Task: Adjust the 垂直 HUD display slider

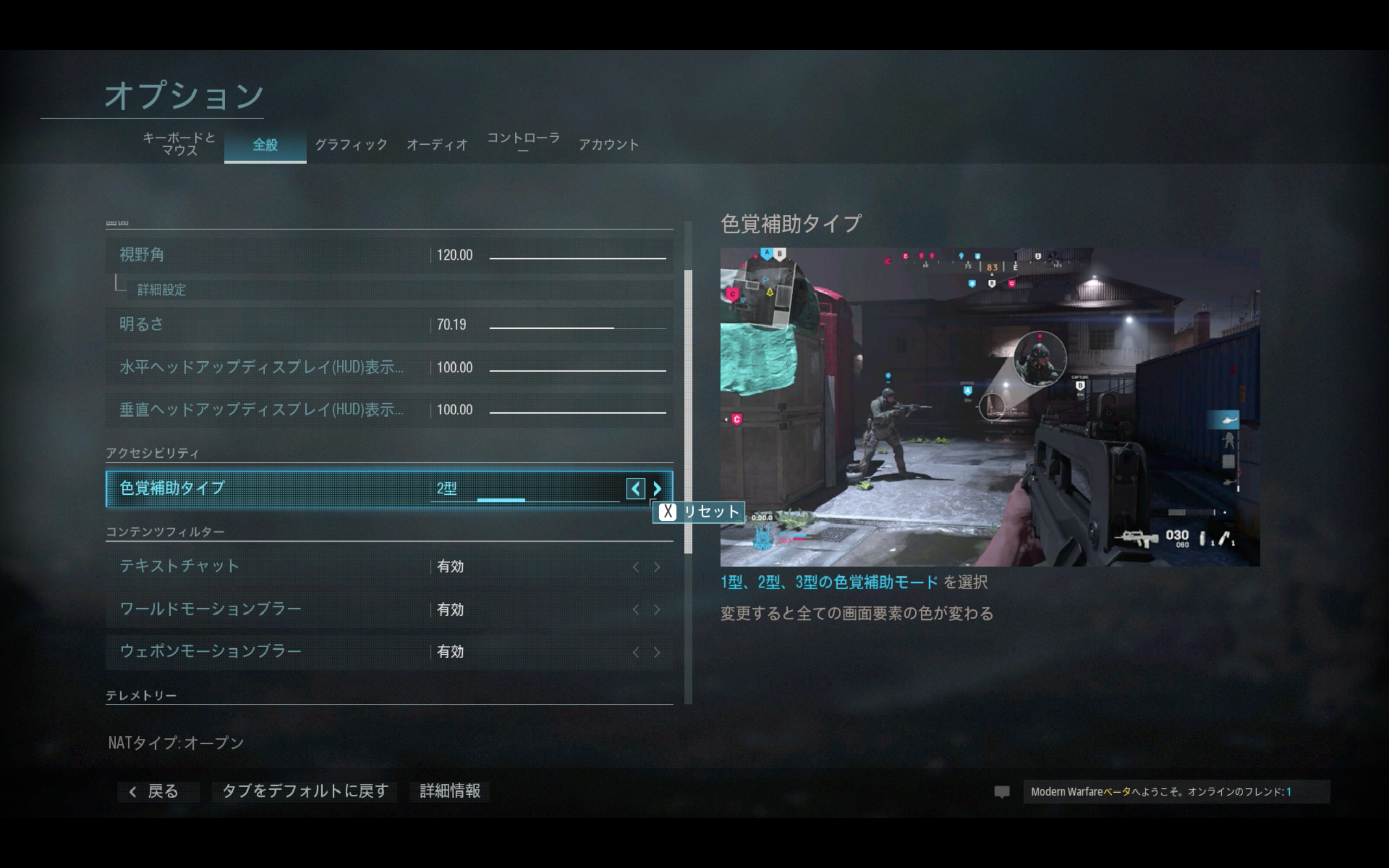Action: tap(577, 412)
